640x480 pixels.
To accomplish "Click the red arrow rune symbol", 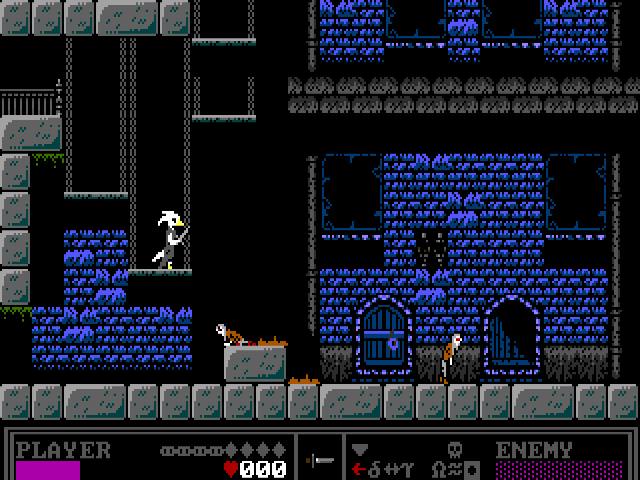I will point(358,469).
